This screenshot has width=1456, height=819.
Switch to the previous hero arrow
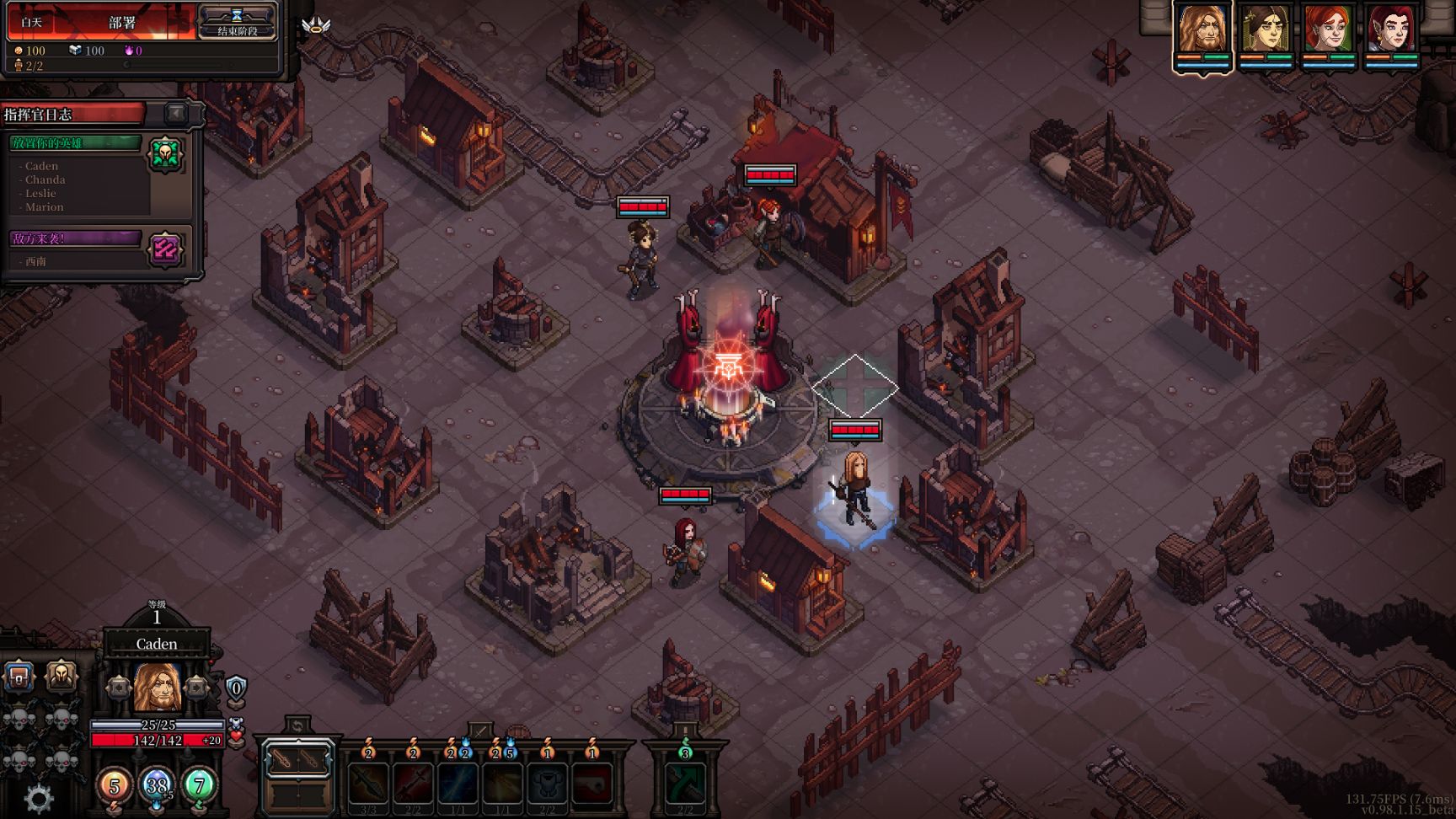coord(119,688)
